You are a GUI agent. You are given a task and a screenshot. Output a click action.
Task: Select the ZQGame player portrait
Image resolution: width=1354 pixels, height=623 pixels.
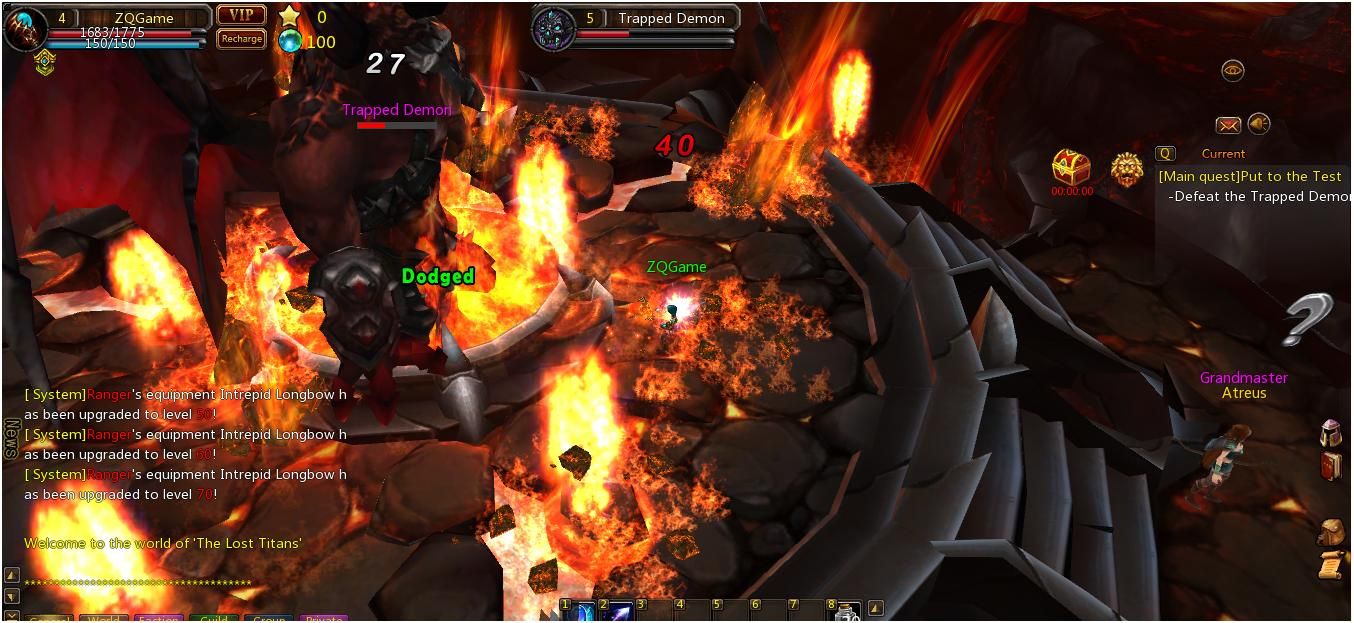coord(24,26)
